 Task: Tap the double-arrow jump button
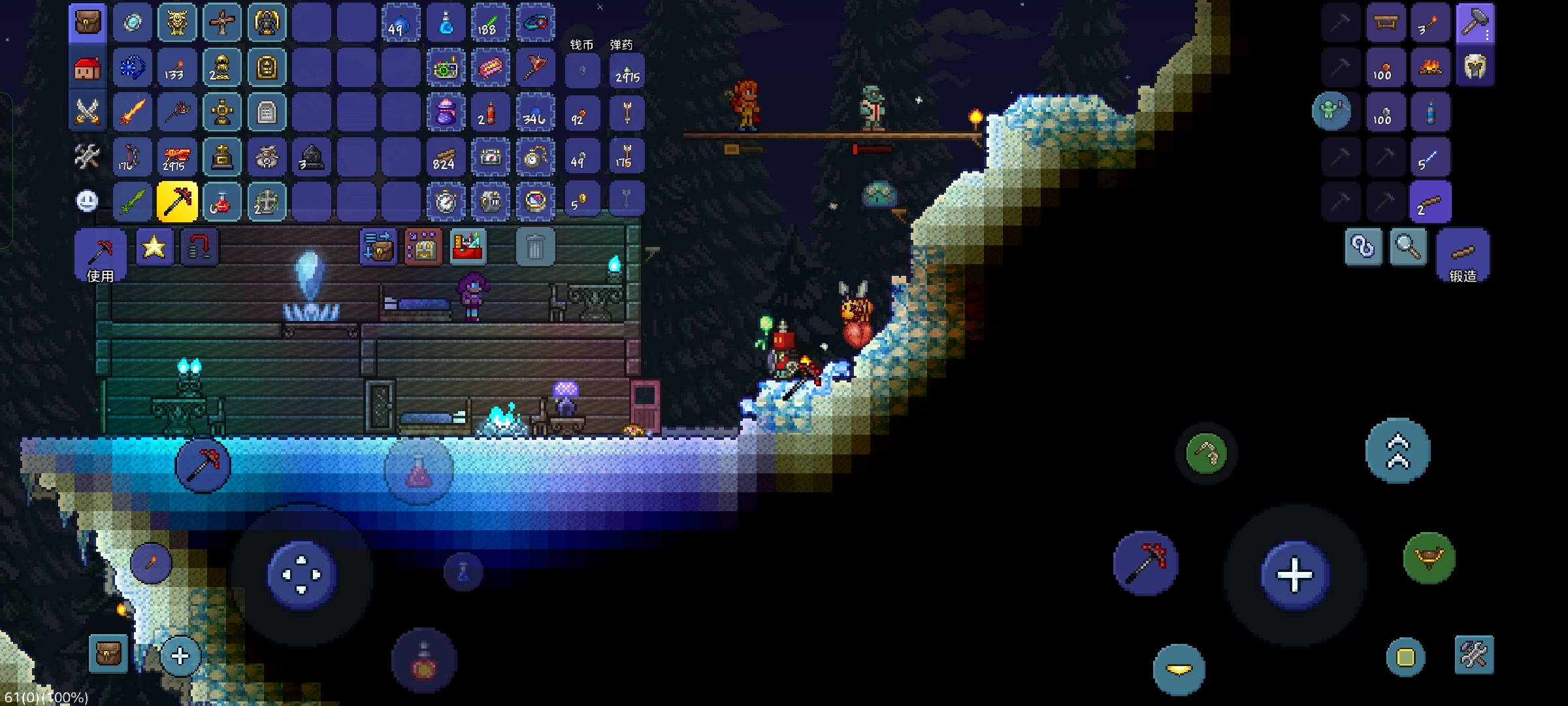tap(1398, 451)
